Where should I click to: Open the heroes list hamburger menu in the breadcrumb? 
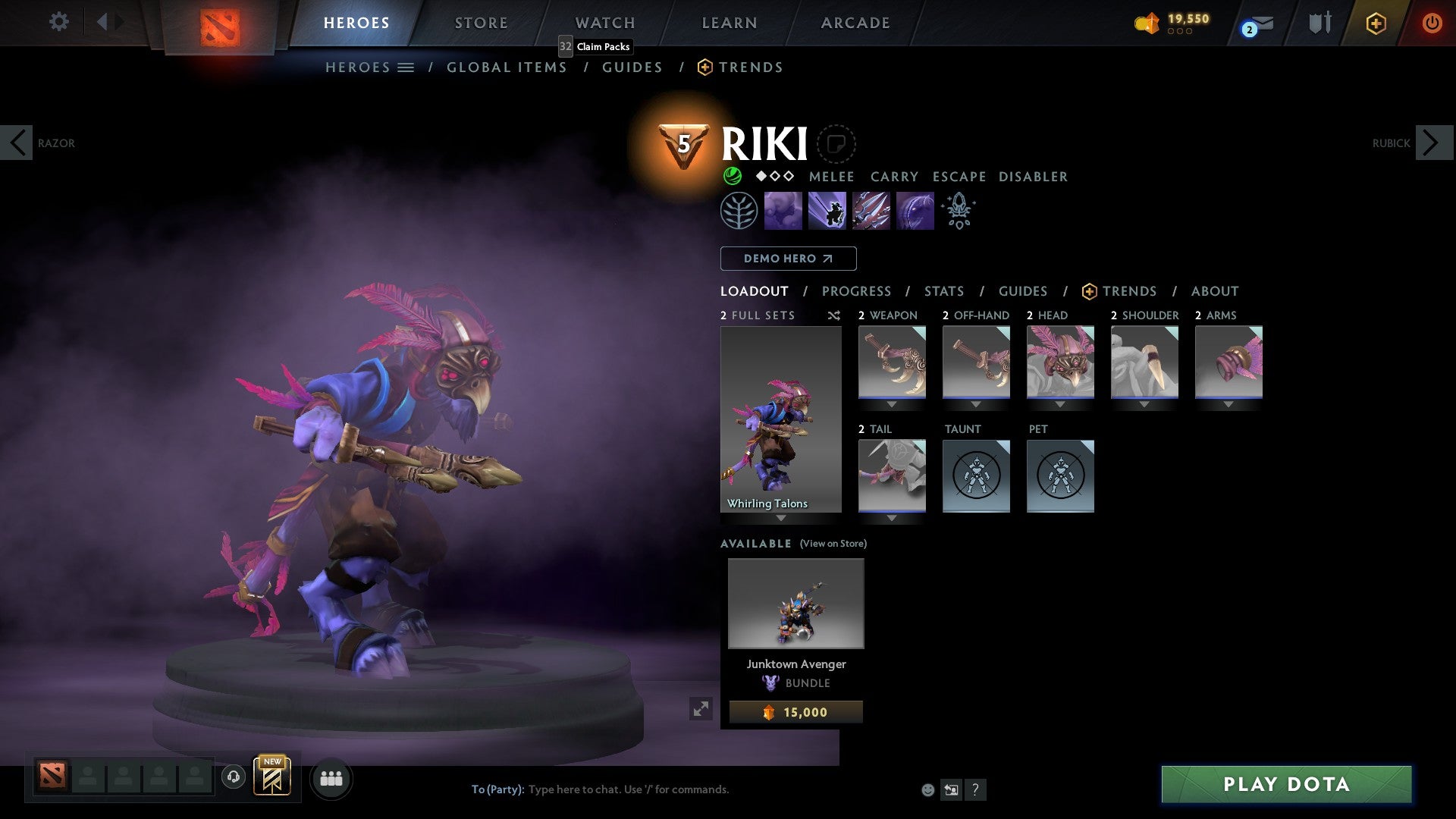coord(407,67)
